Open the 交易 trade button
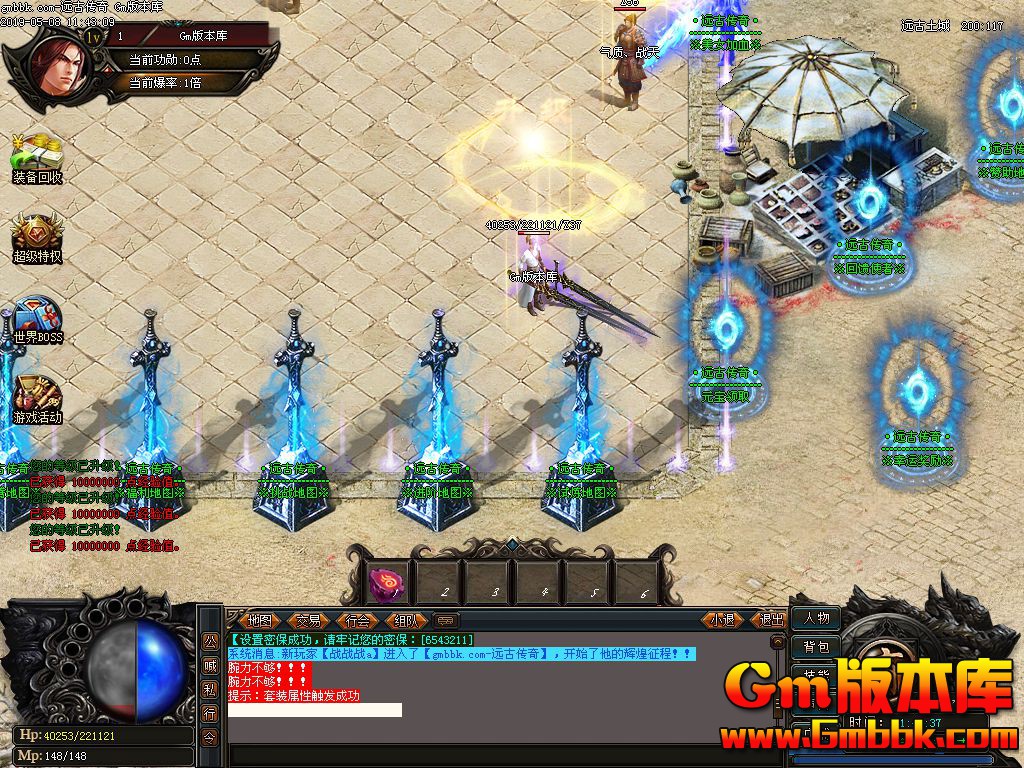 (308, 620)
